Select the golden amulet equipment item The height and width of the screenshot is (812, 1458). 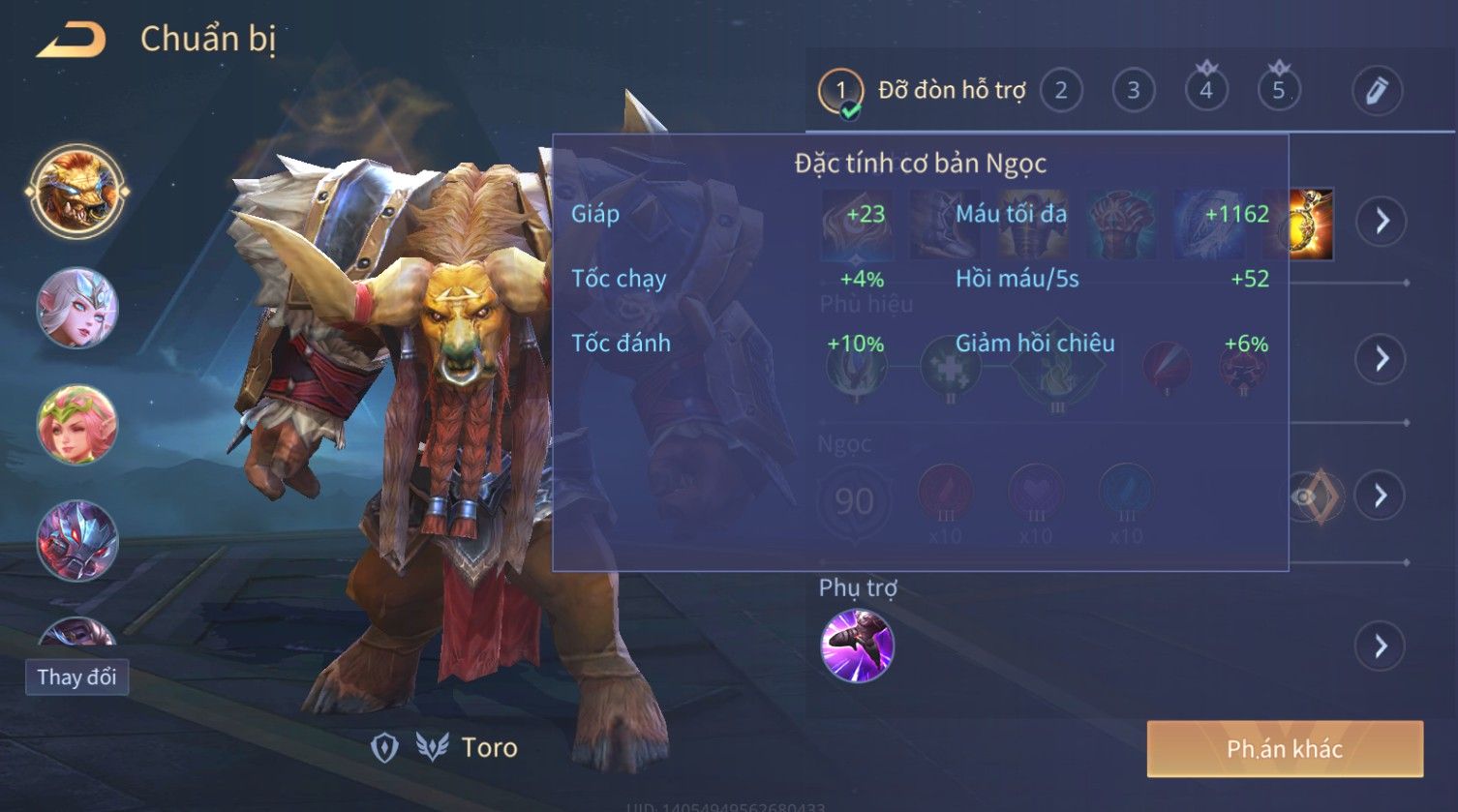pyautogui.click(x=1313, y=225)
